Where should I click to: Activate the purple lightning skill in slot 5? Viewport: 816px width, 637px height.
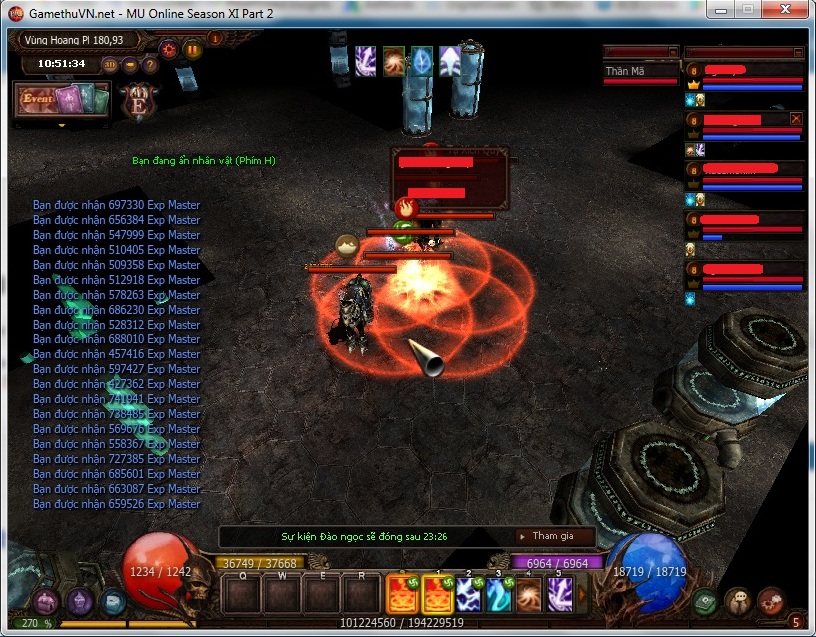click(559, 594)
